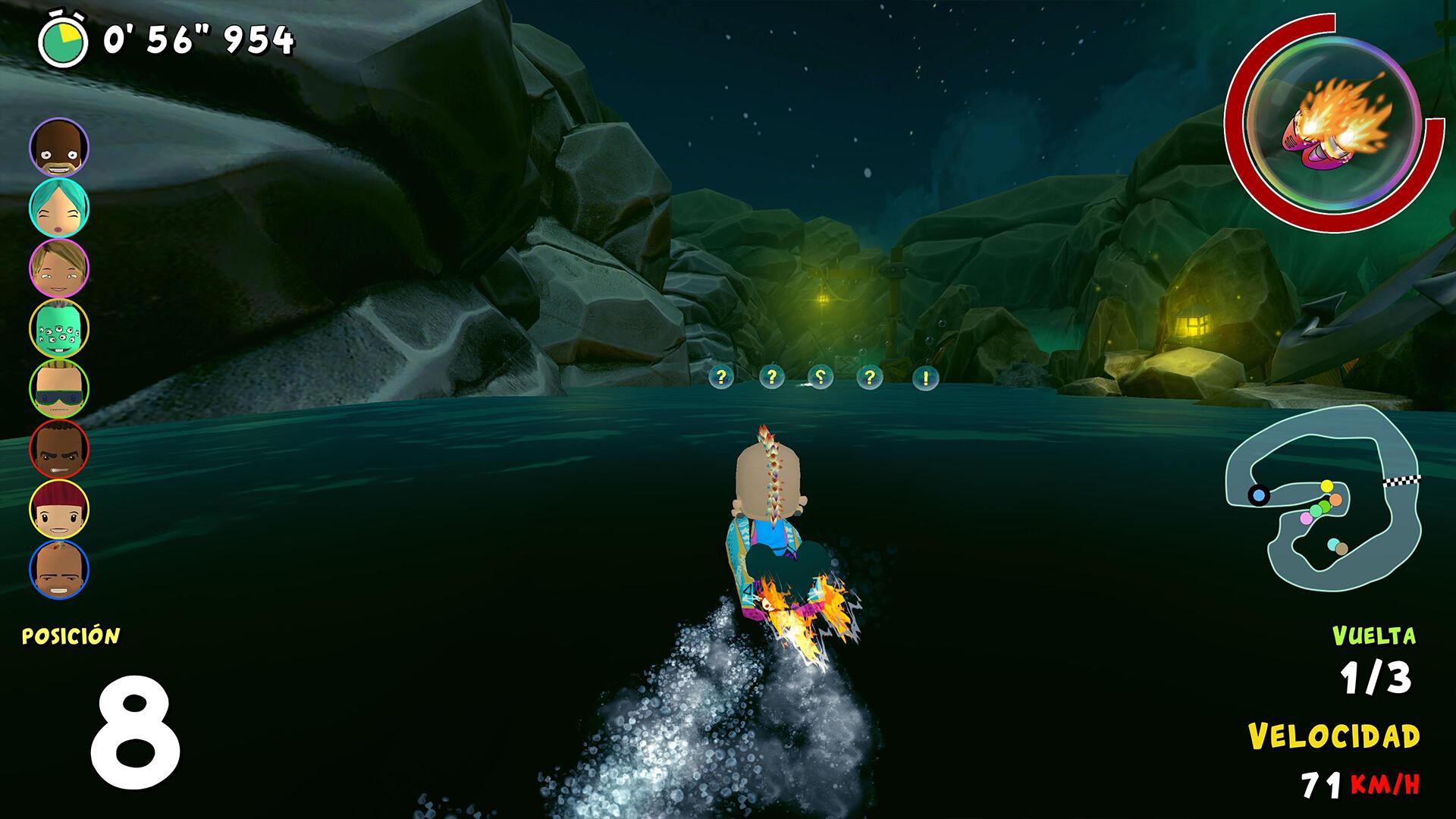Choose the blonde racer portrait

click(x=59, y=268)
